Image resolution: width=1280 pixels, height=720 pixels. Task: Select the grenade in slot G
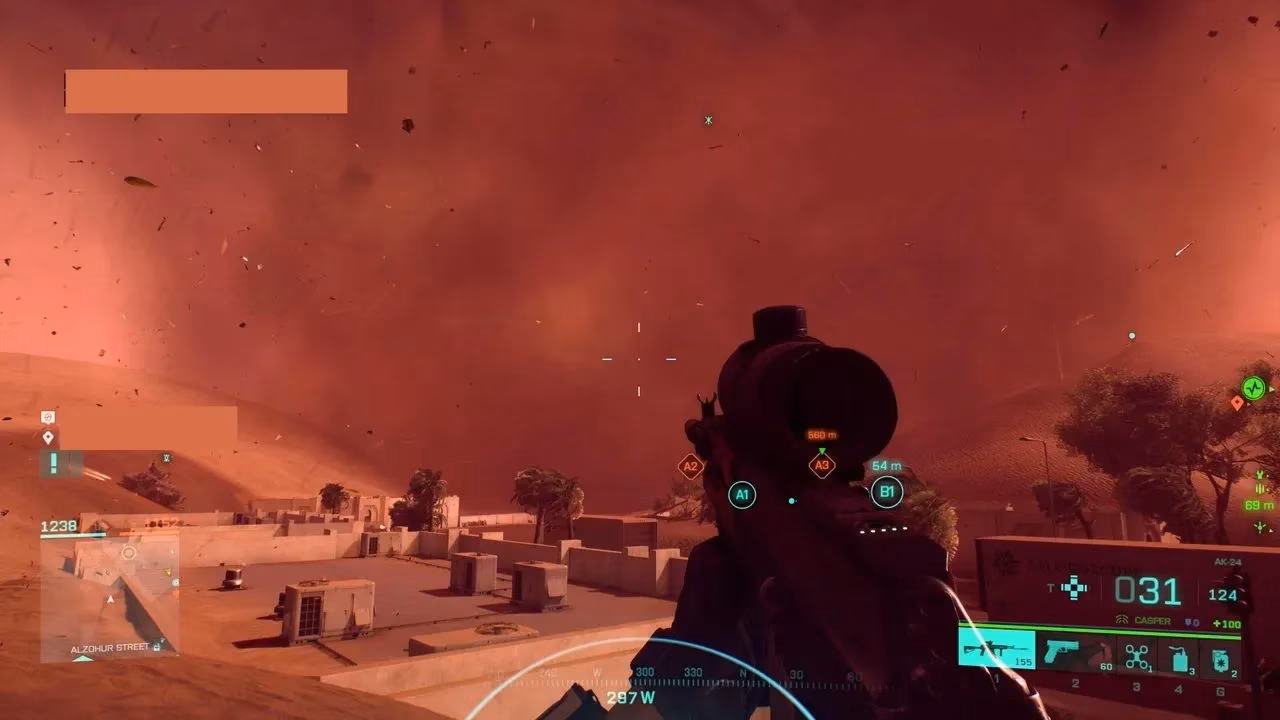(1221, 651)
